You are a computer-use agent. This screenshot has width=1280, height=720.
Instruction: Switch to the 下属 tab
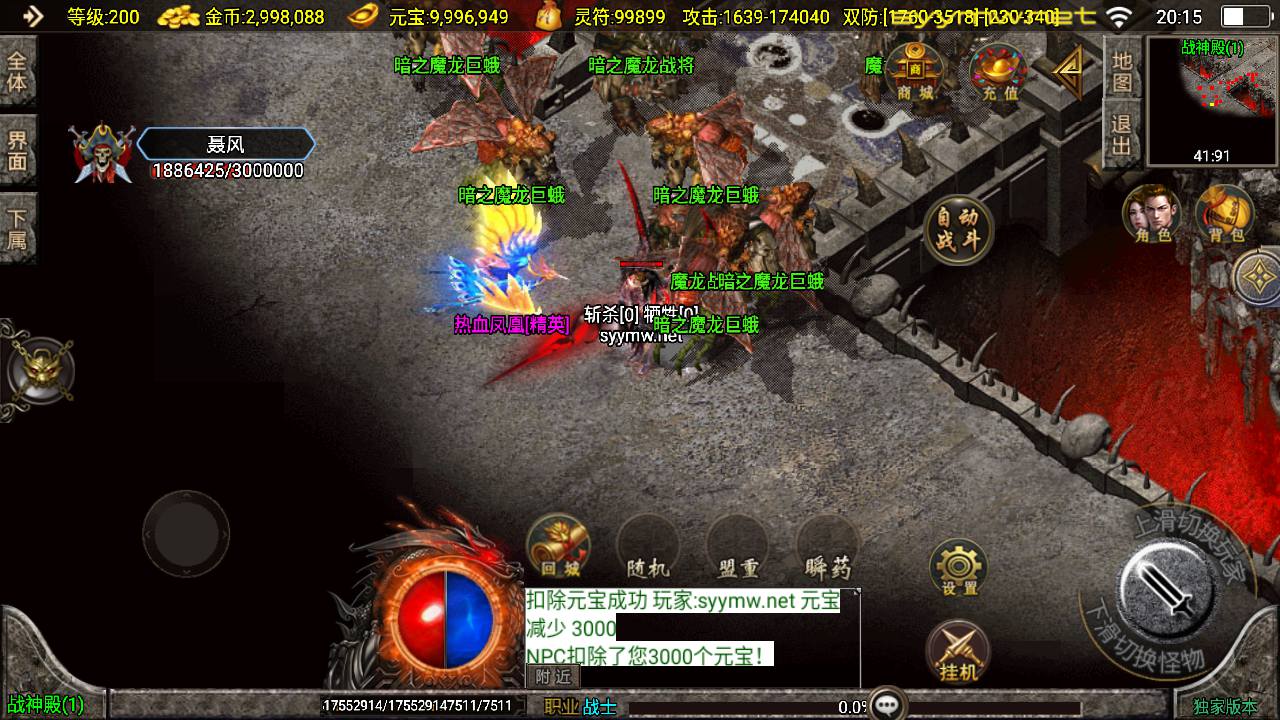pos(17,228)
